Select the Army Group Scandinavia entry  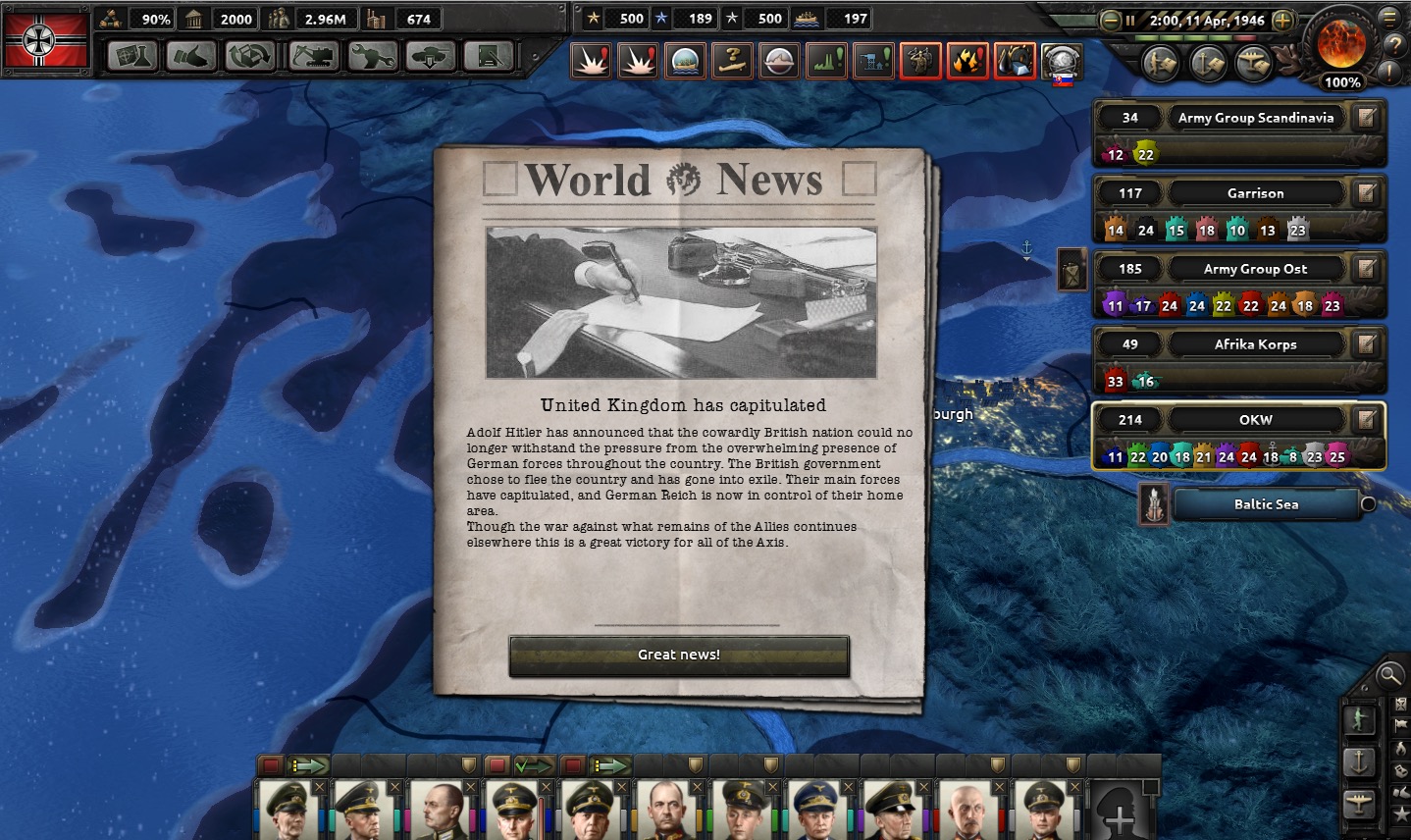(x=1255, y=118)
